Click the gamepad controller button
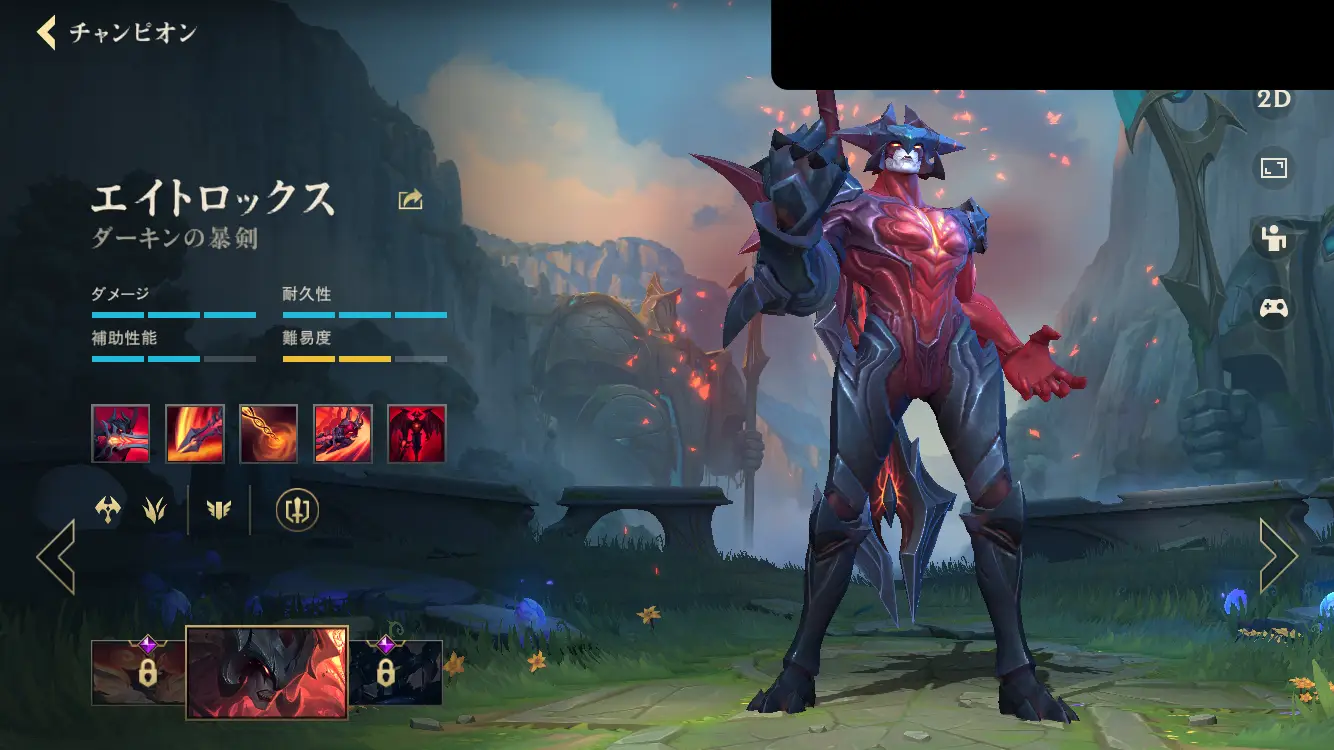The image size is (1334, 750). pyautogui.click(x=1273, y=308)
